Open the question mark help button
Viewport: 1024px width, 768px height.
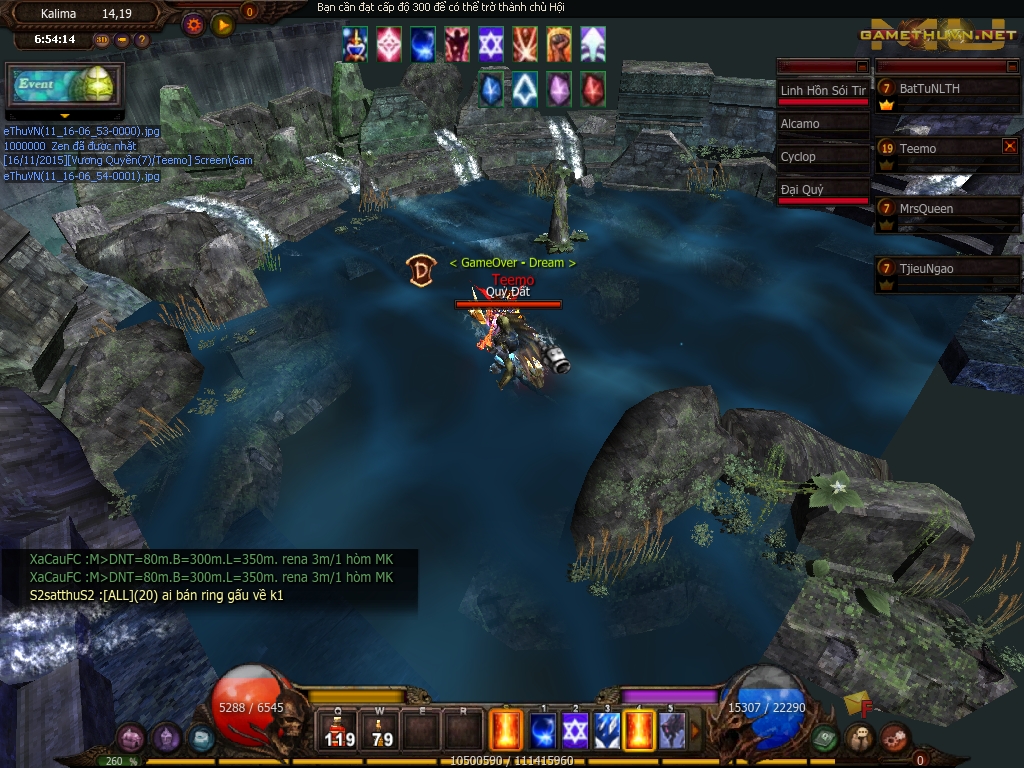click(142, 40)
